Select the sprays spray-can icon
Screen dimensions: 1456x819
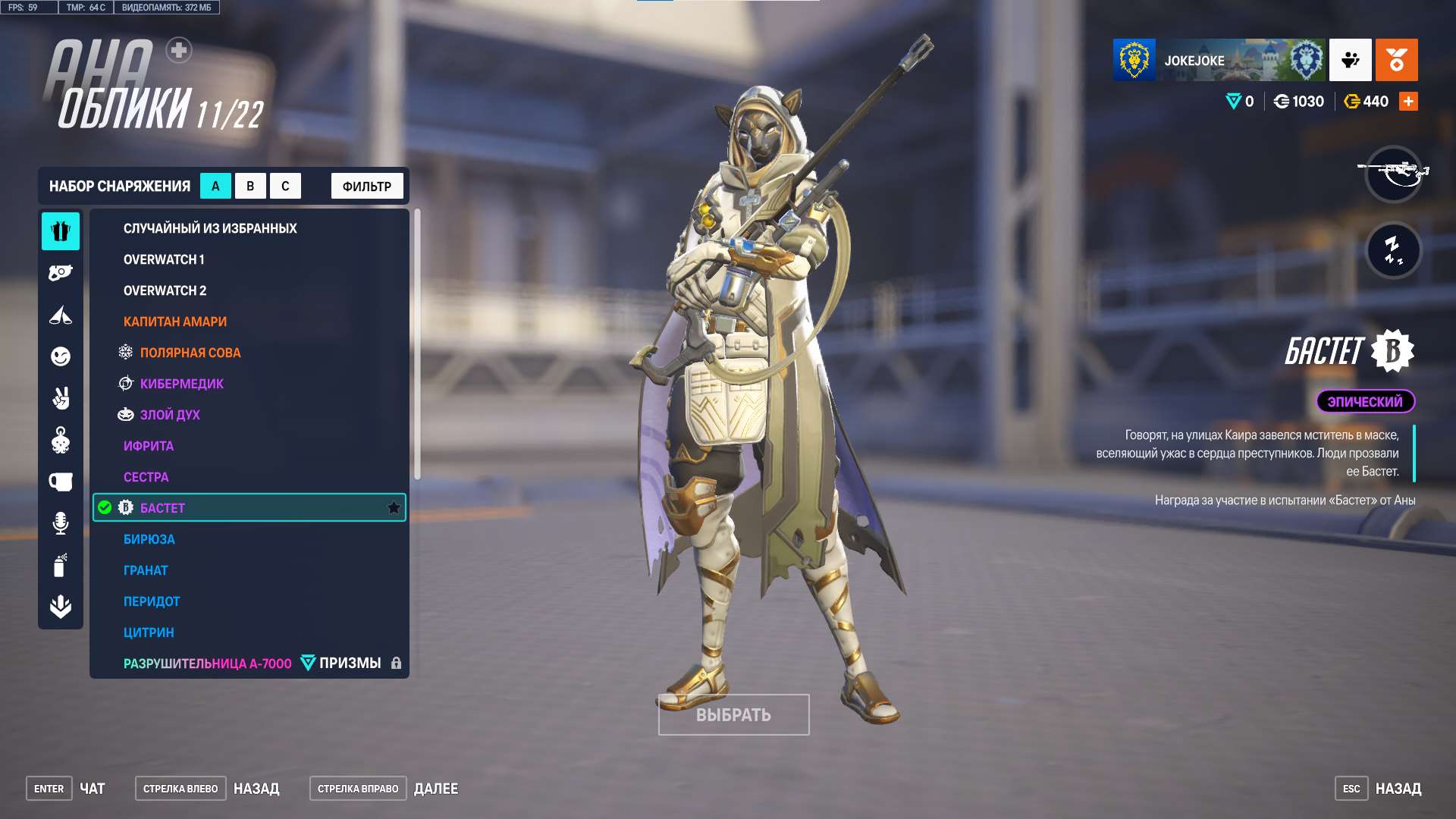(61, 565)
